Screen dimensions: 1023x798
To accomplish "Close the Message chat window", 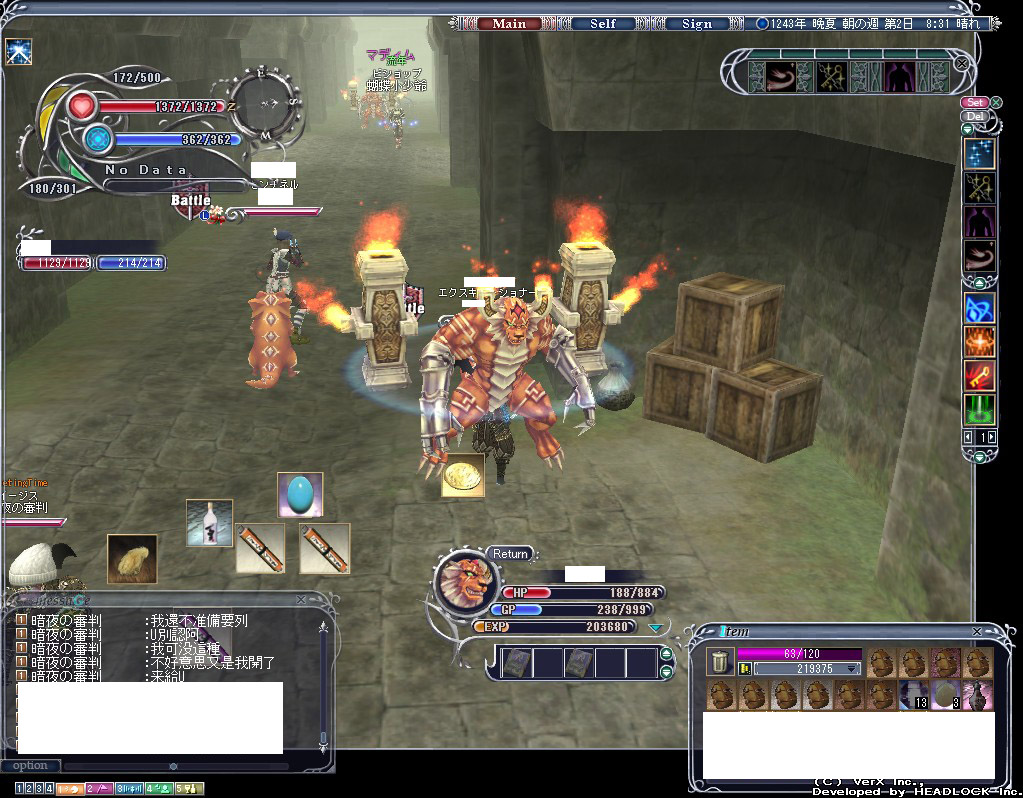I will point(301,600).
